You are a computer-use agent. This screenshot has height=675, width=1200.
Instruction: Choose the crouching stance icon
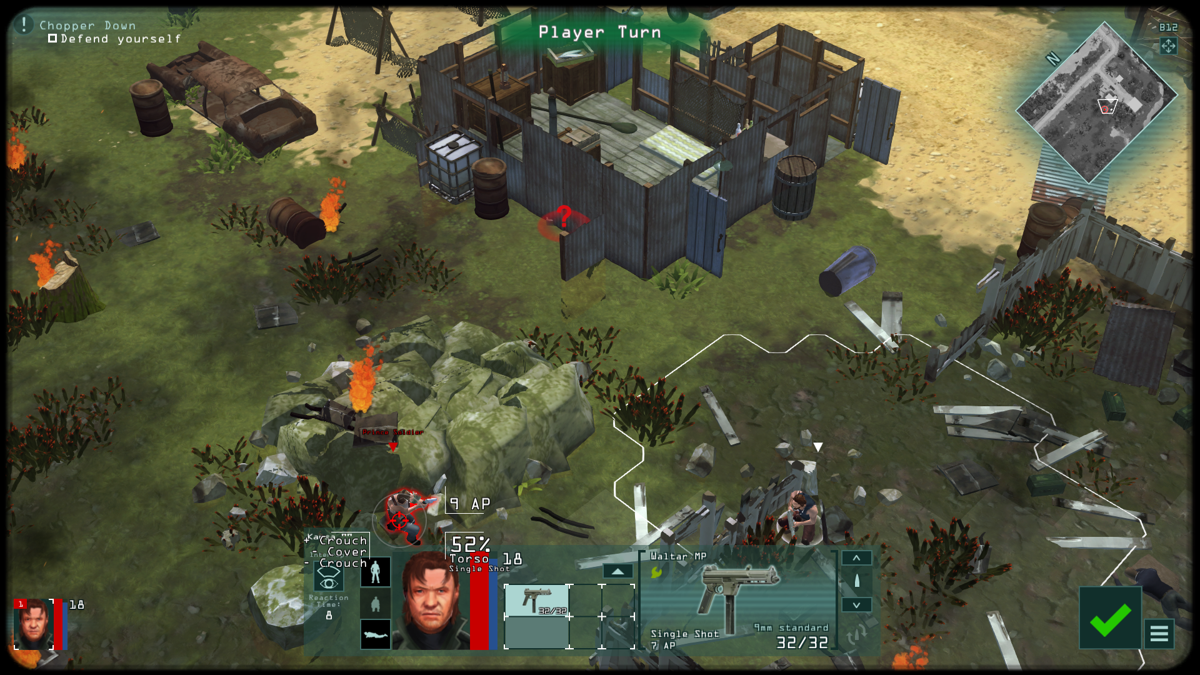click(376, 603)
